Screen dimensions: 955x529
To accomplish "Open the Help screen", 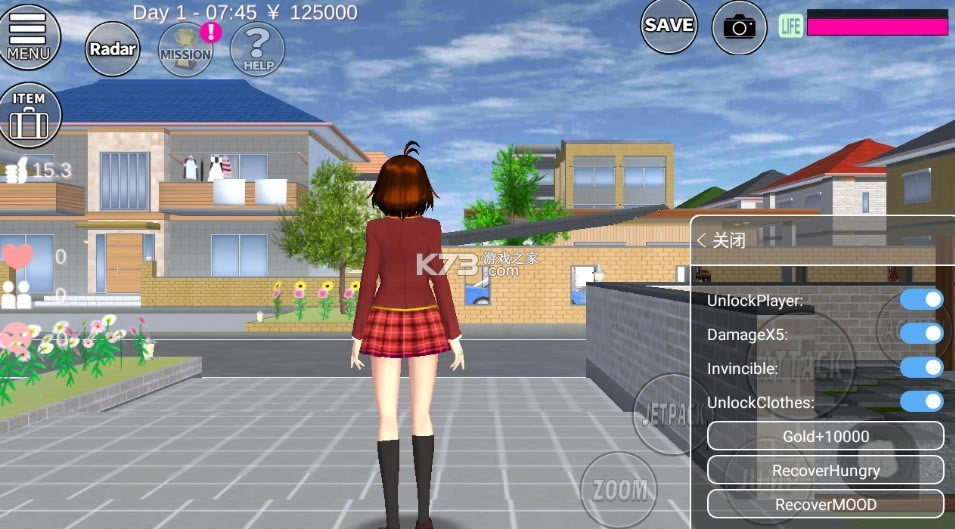I will click(x=257, y=49).
